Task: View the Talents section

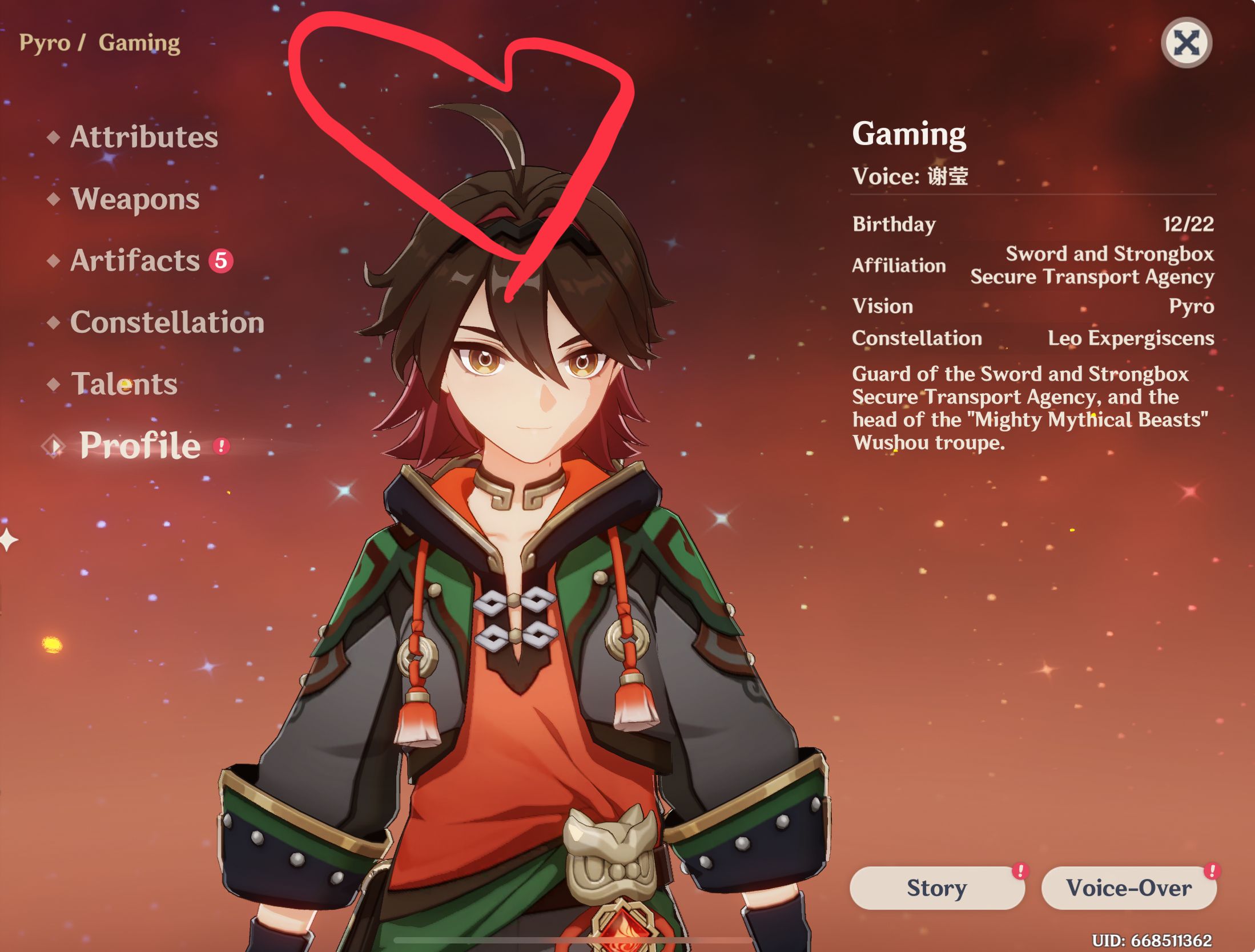Action: pyautogui.click(x=123, y=385)
